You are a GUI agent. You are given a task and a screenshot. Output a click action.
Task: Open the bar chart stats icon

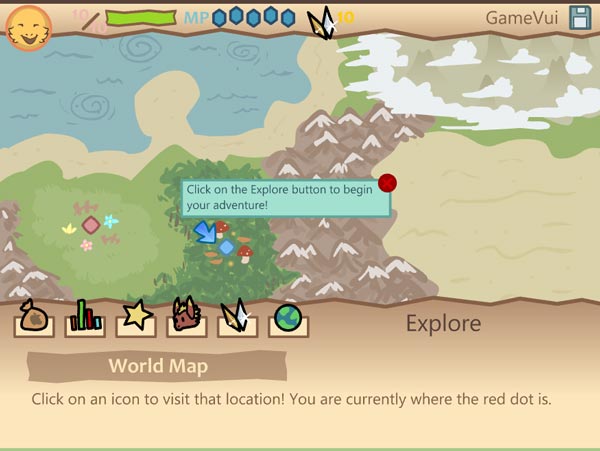coord(85,319)
